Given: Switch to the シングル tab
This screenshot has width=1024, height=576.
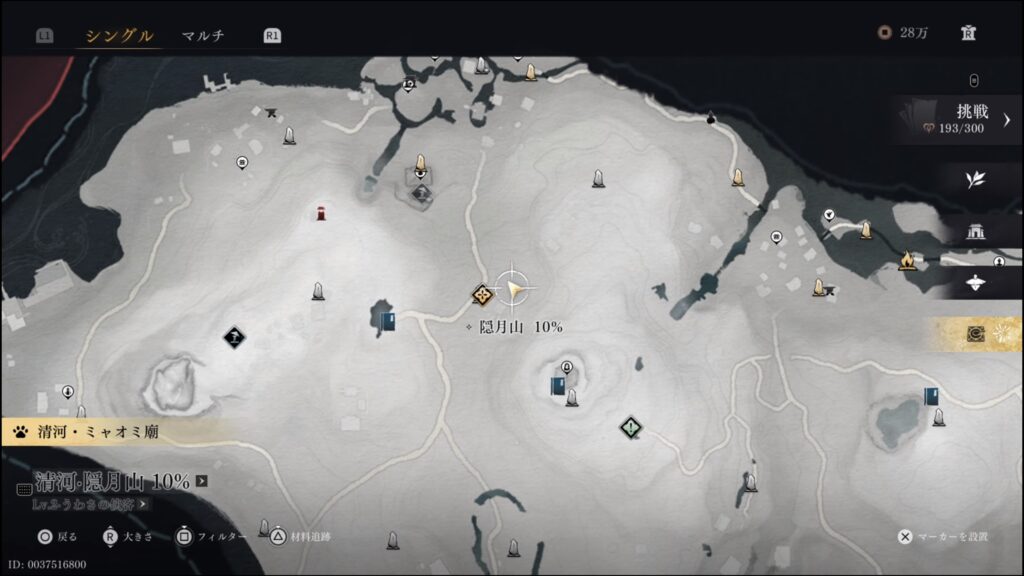Looking at the screenshot, I should [119, 36].
